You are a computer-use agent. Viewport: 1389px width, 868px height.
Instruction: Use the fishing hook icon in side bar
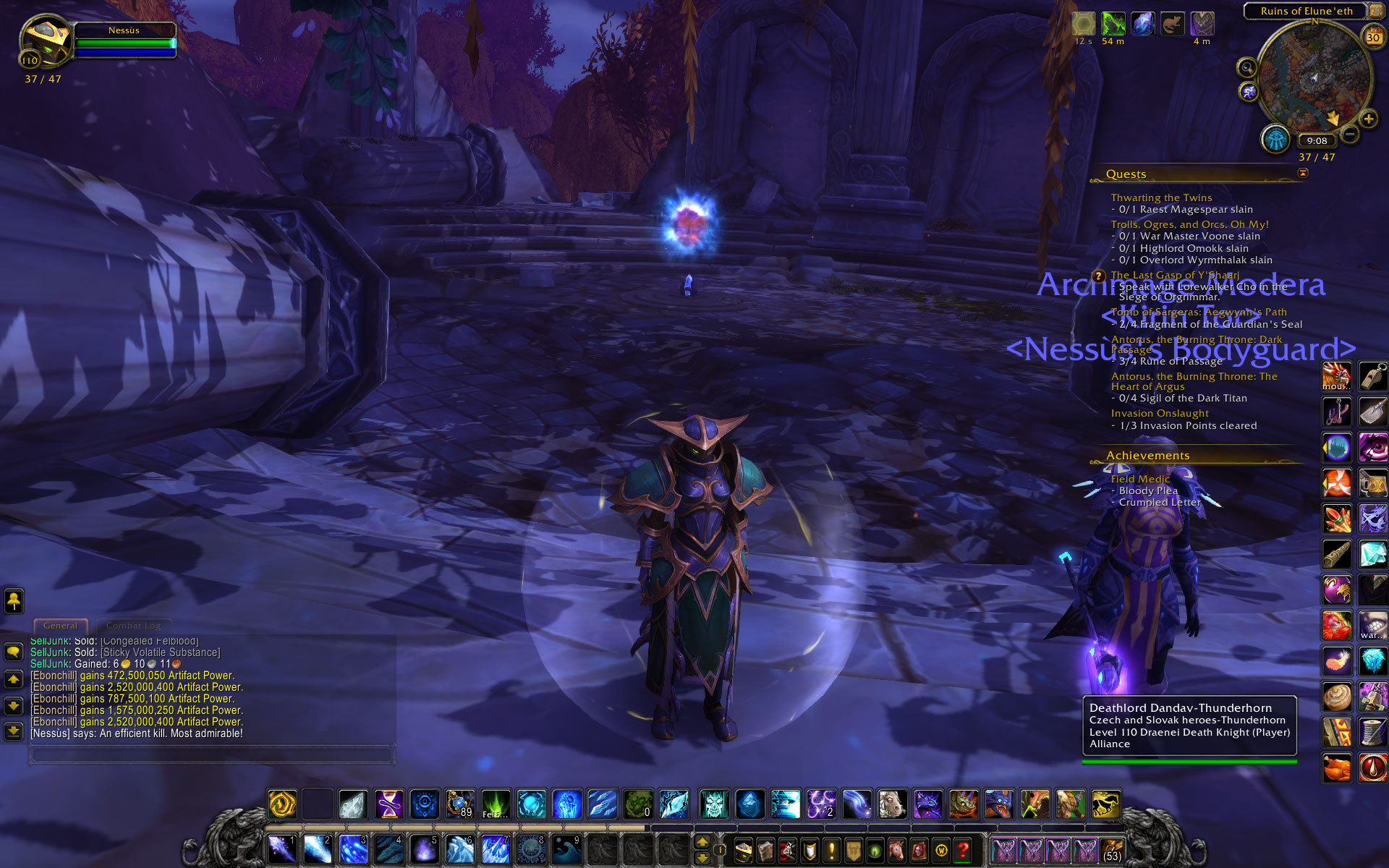coord(1336,412)
